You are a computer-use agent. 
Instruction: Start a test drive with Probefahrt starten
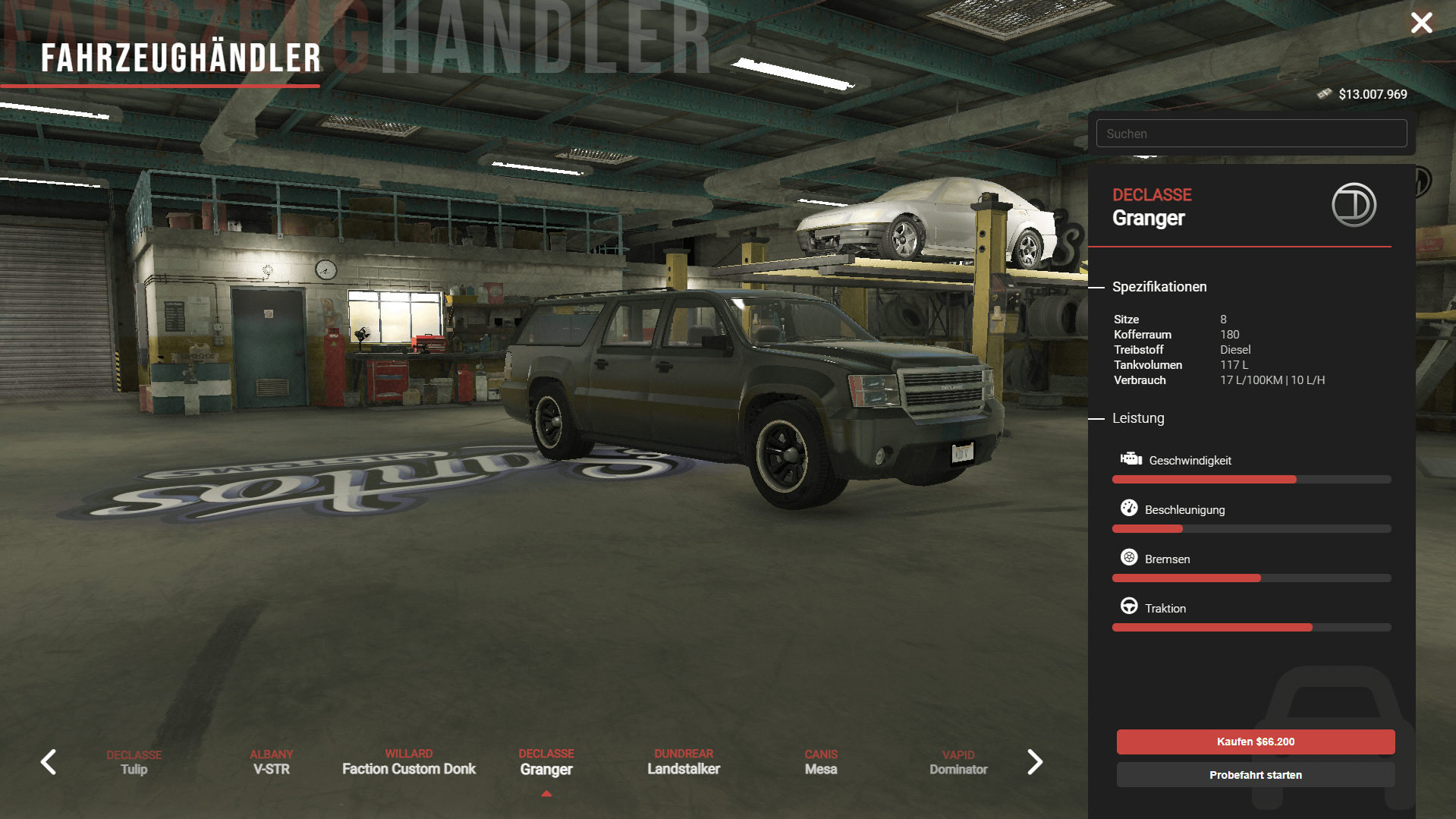coord(1255,775)
